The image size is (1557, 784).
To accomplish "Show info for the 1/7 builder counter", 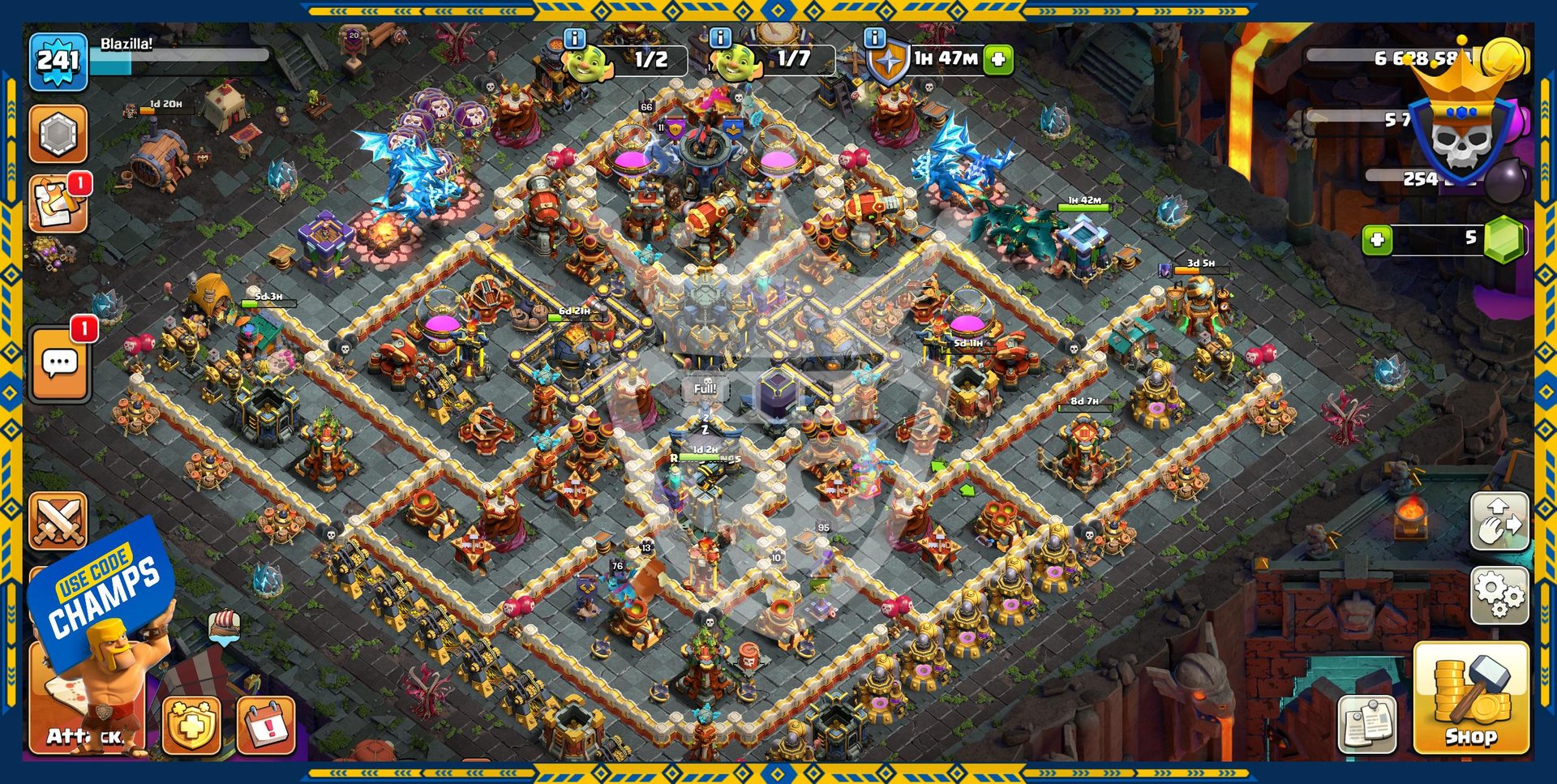I will 720,38.
